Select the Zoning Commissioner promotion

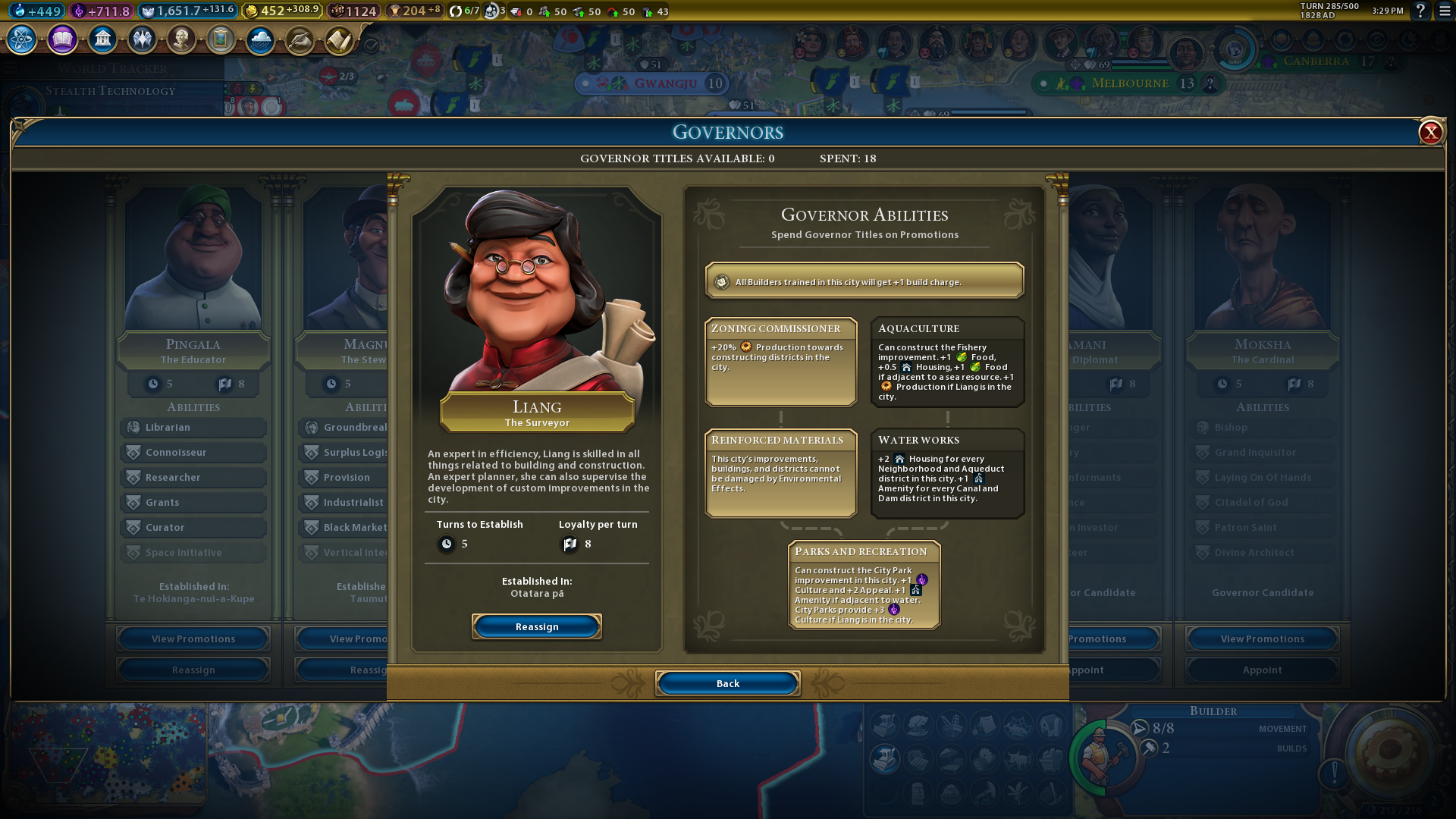coord(780,362)
